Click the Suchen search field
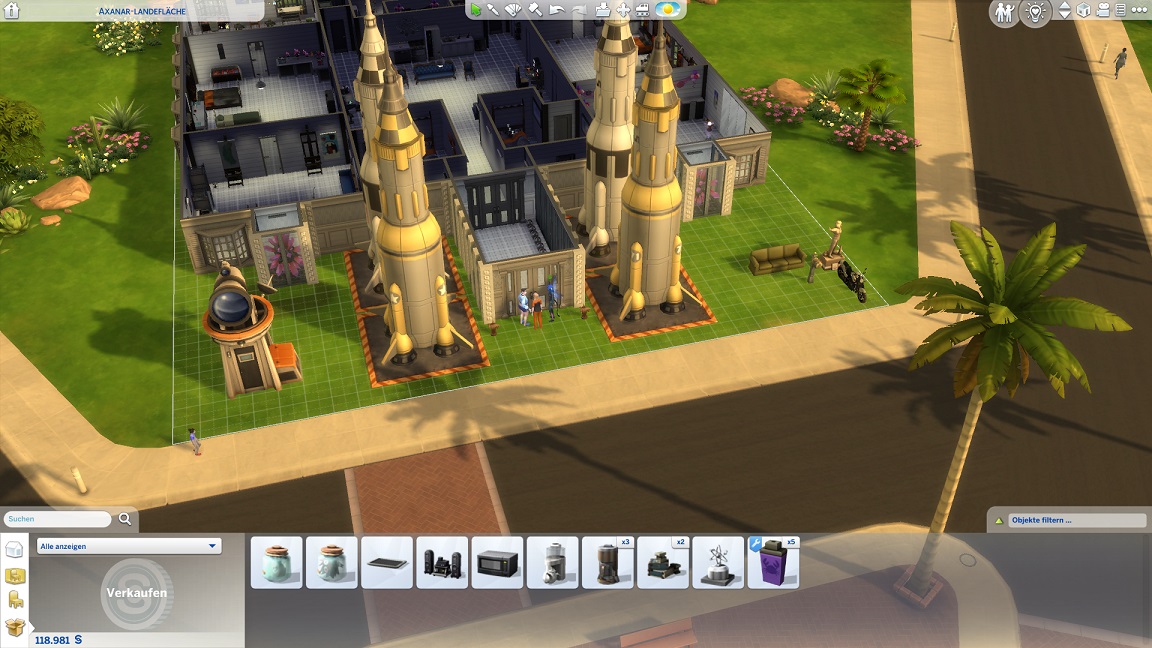The width and height of the screenshot is (1152, 648). (x=58, y=520)
